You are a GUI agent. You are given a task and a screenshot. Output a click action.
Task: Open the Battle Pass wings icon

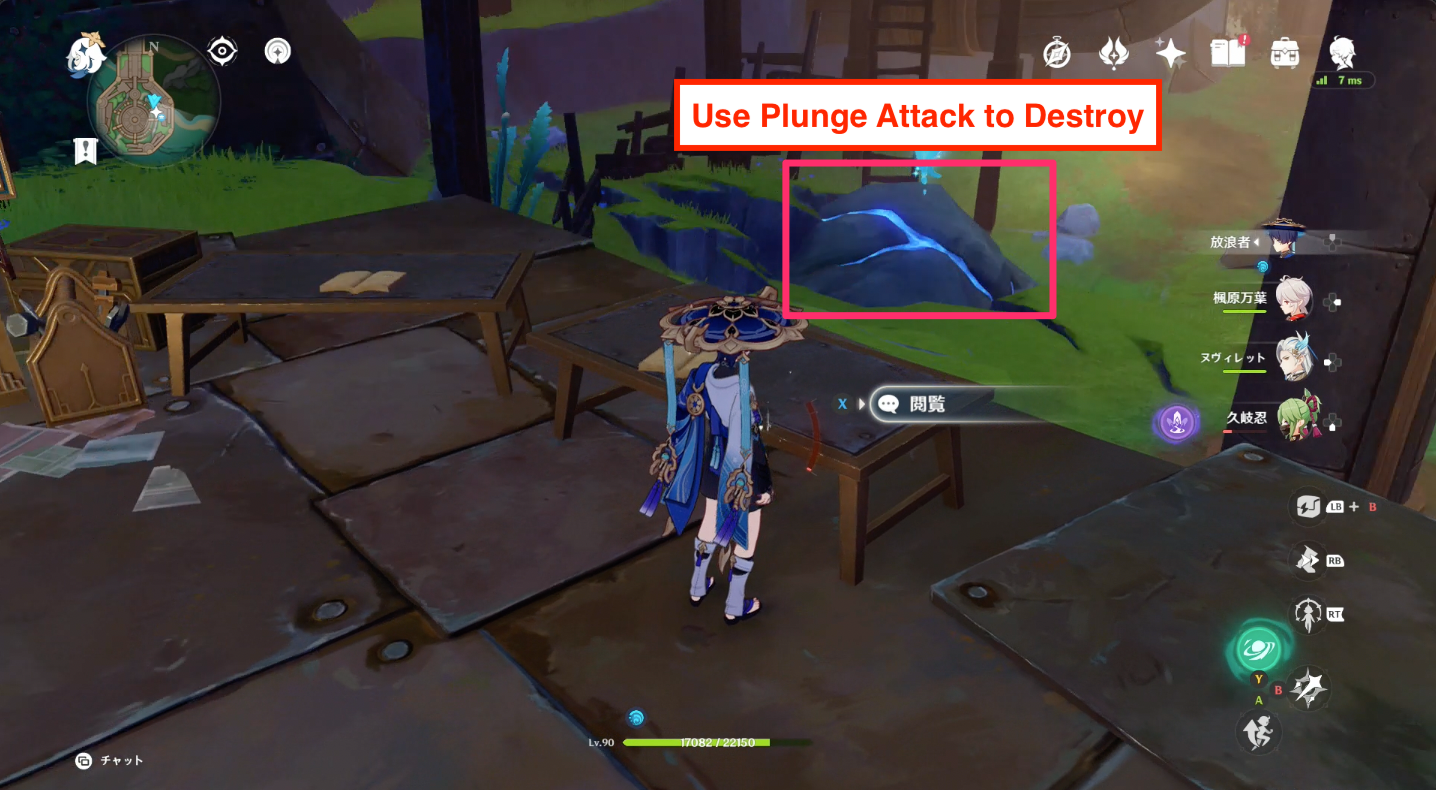1113,51
